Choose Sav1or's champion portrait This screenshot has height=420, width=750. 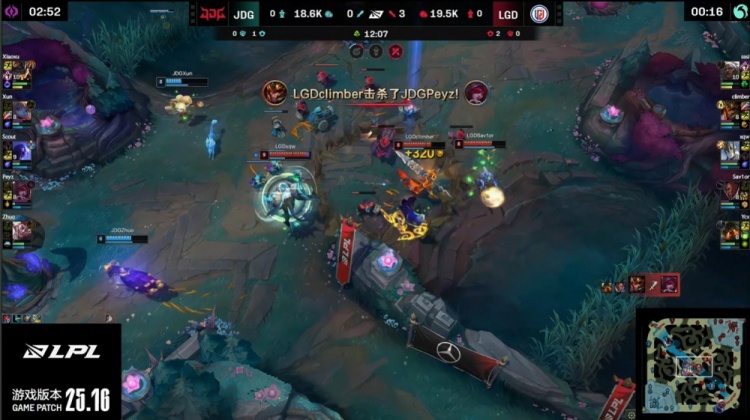730,190
